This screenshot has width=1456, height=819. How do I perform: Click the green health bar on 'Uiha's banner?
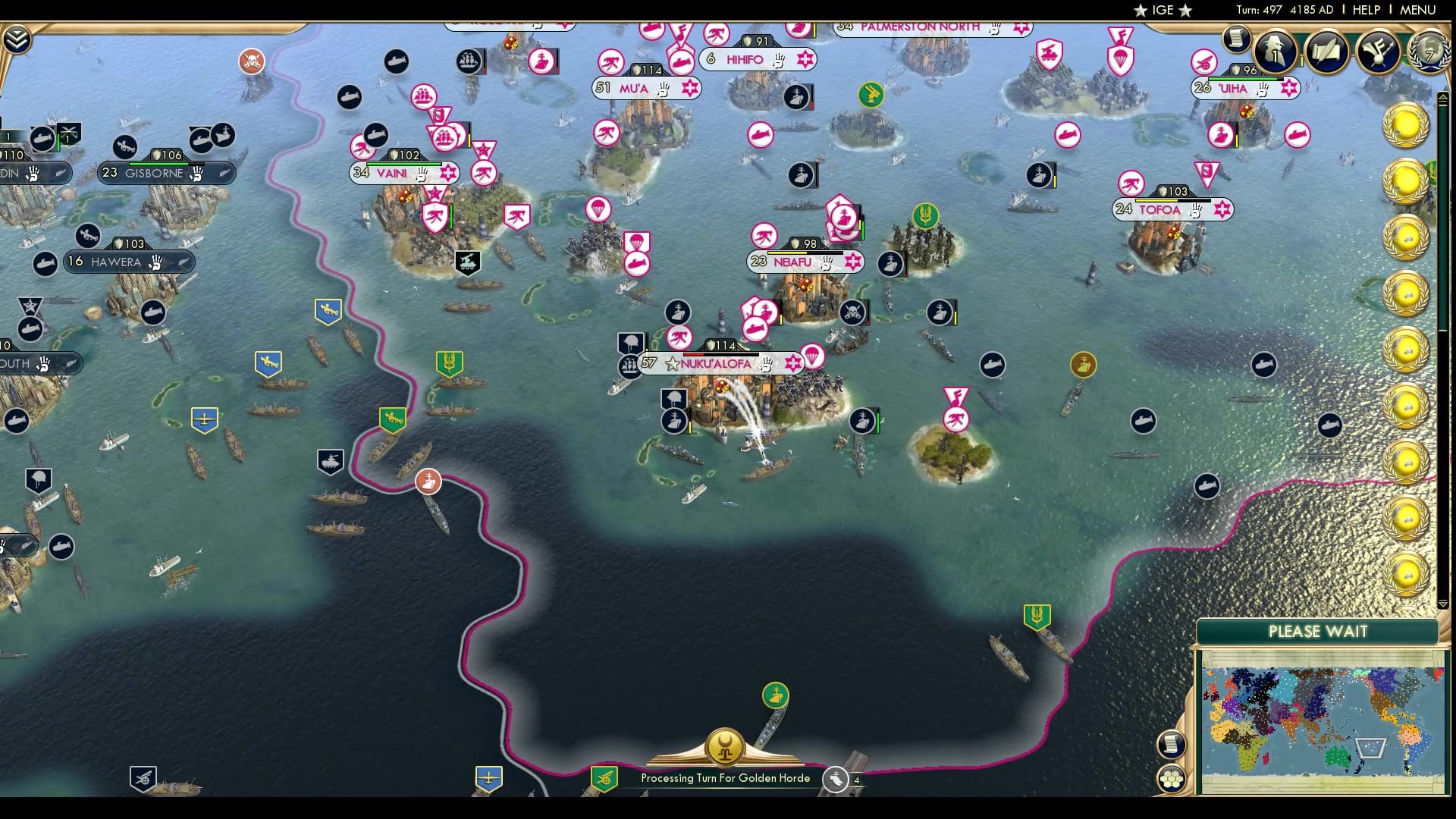[1244, 77]
